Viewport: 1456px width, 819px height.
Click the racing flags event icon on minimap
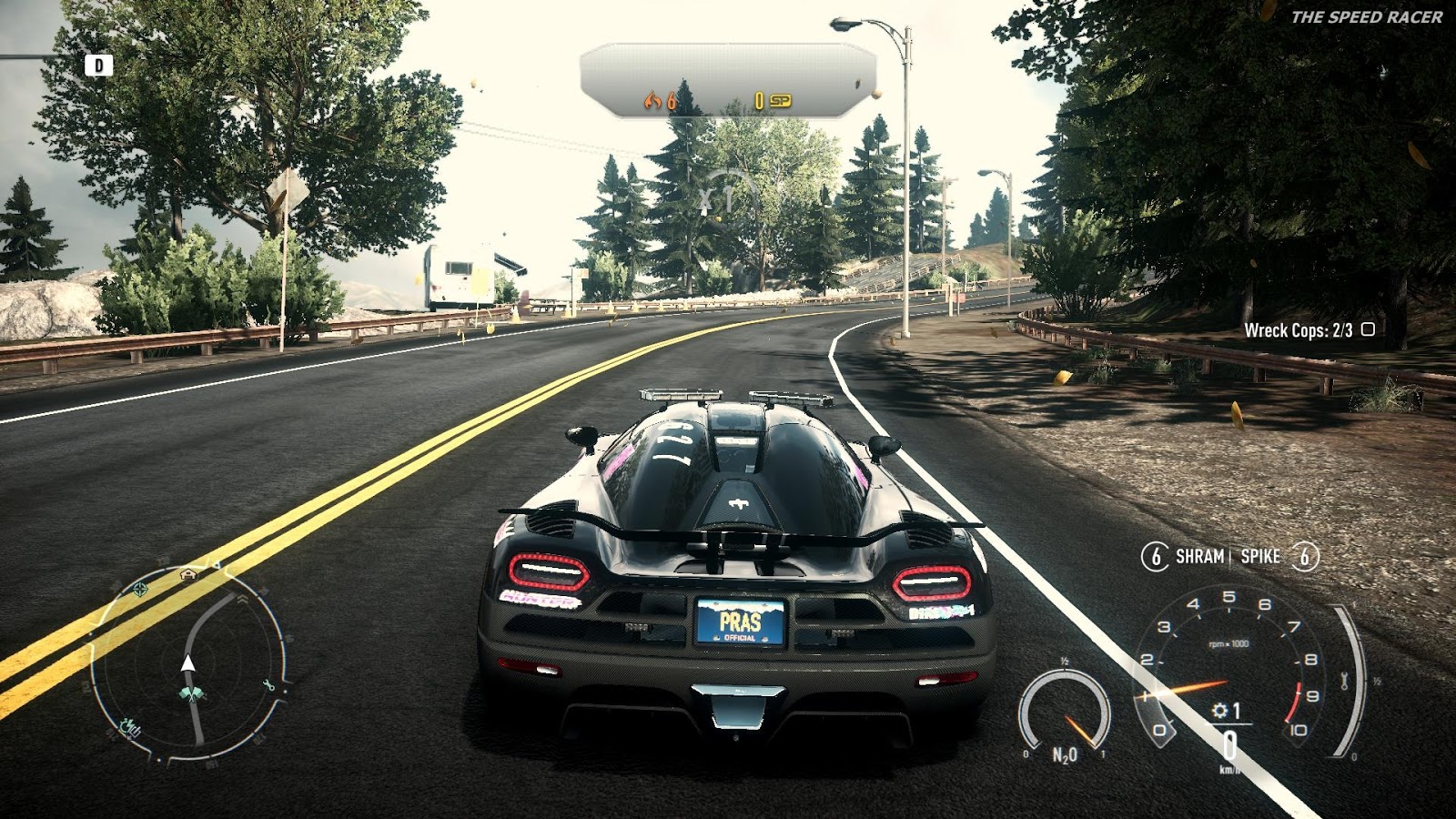pyautogui.click(x=193, y=693)
